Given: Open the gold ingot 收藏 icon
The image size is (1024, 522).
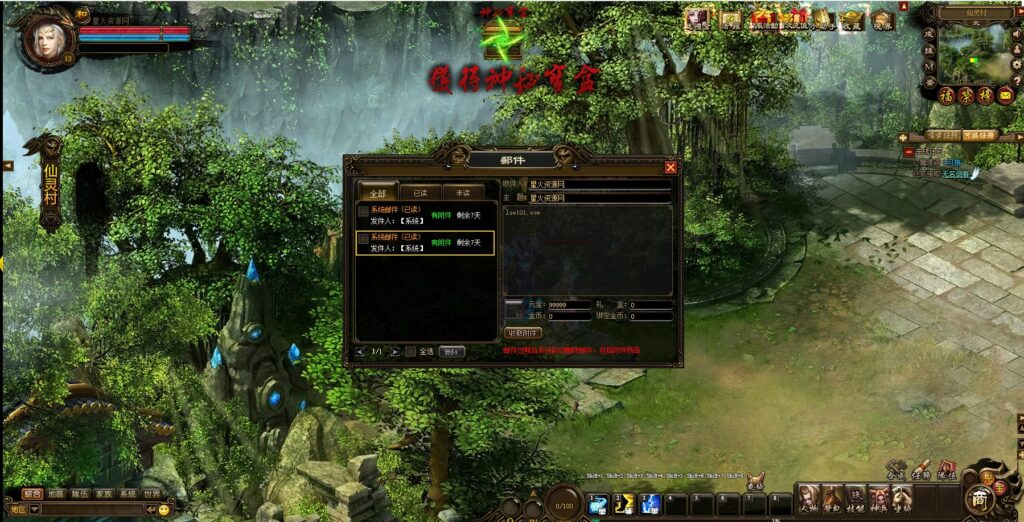Looking at the screenshot, I should [851, 19].
